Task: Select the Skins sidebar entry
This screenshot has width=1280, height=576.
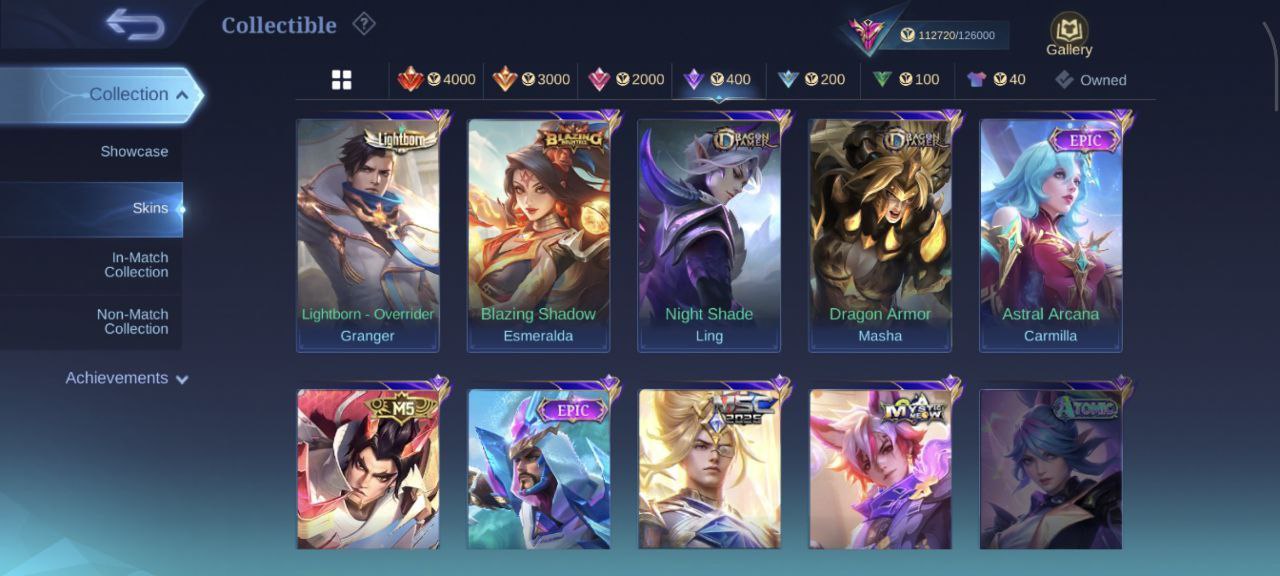Action: (150, 209)
